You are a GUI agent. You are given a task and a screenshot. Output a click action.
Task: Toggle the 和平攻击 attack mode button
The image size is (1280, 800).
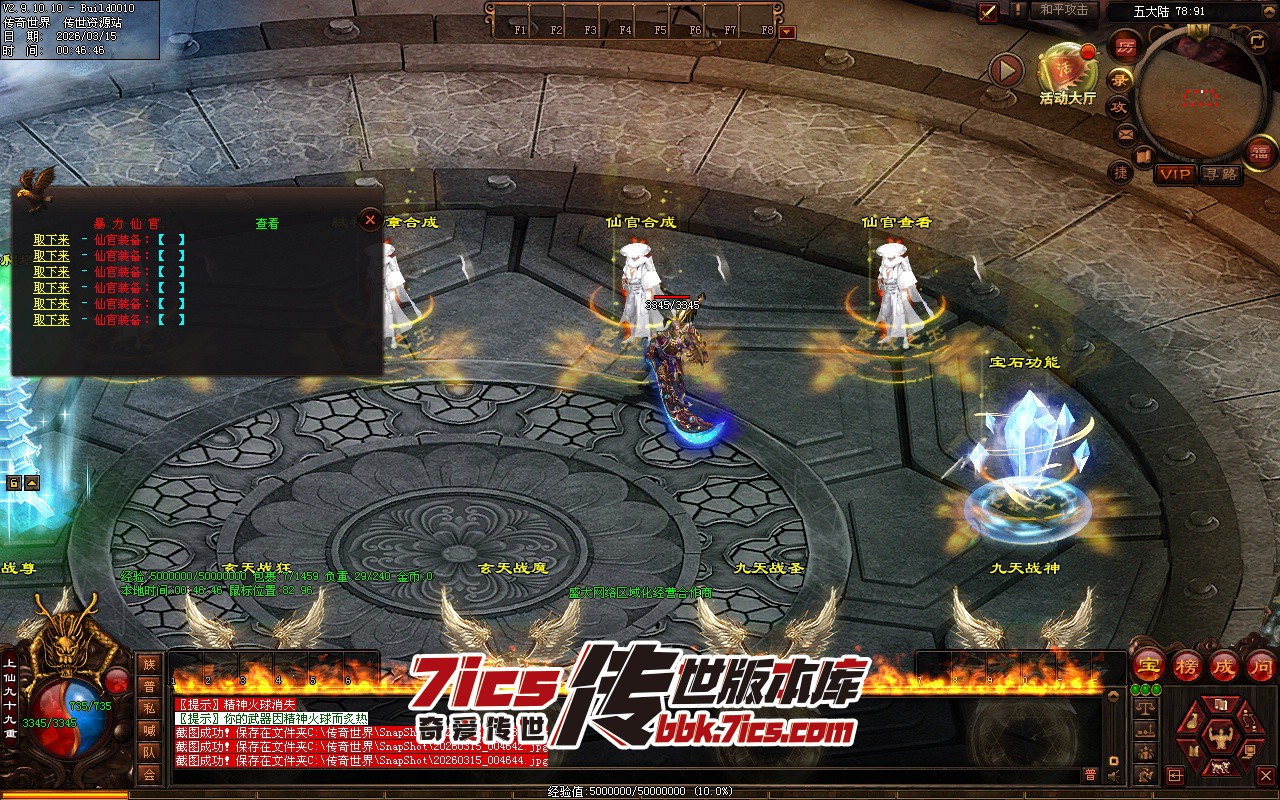1064,10
